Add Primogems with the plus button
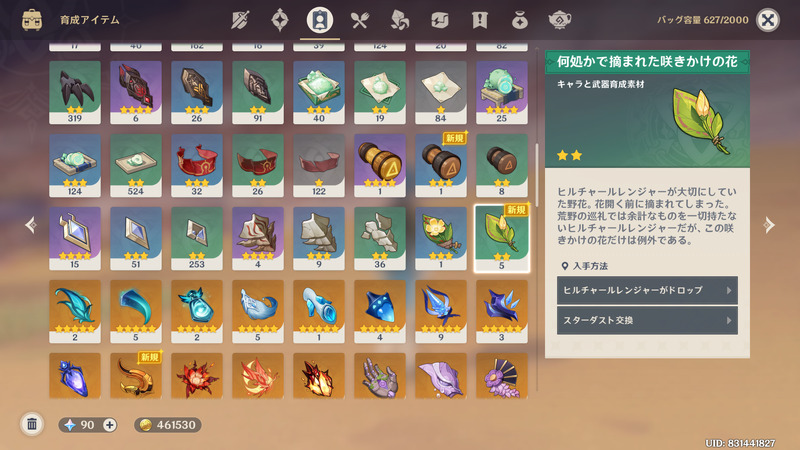This screenshot has width=800, height=450. click(x=110, y=425)
